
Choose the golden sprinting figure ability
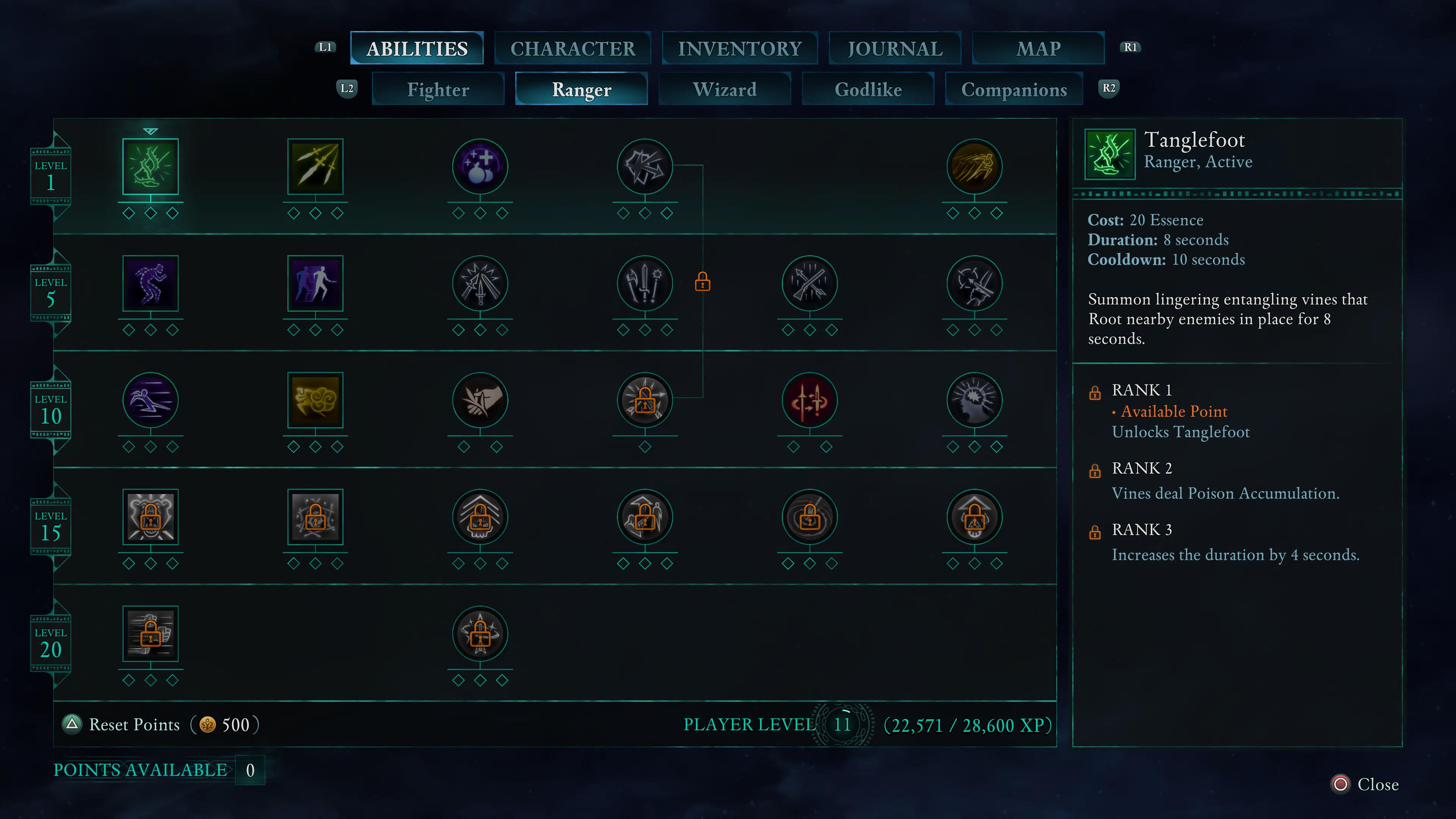(x=974, y=167)
